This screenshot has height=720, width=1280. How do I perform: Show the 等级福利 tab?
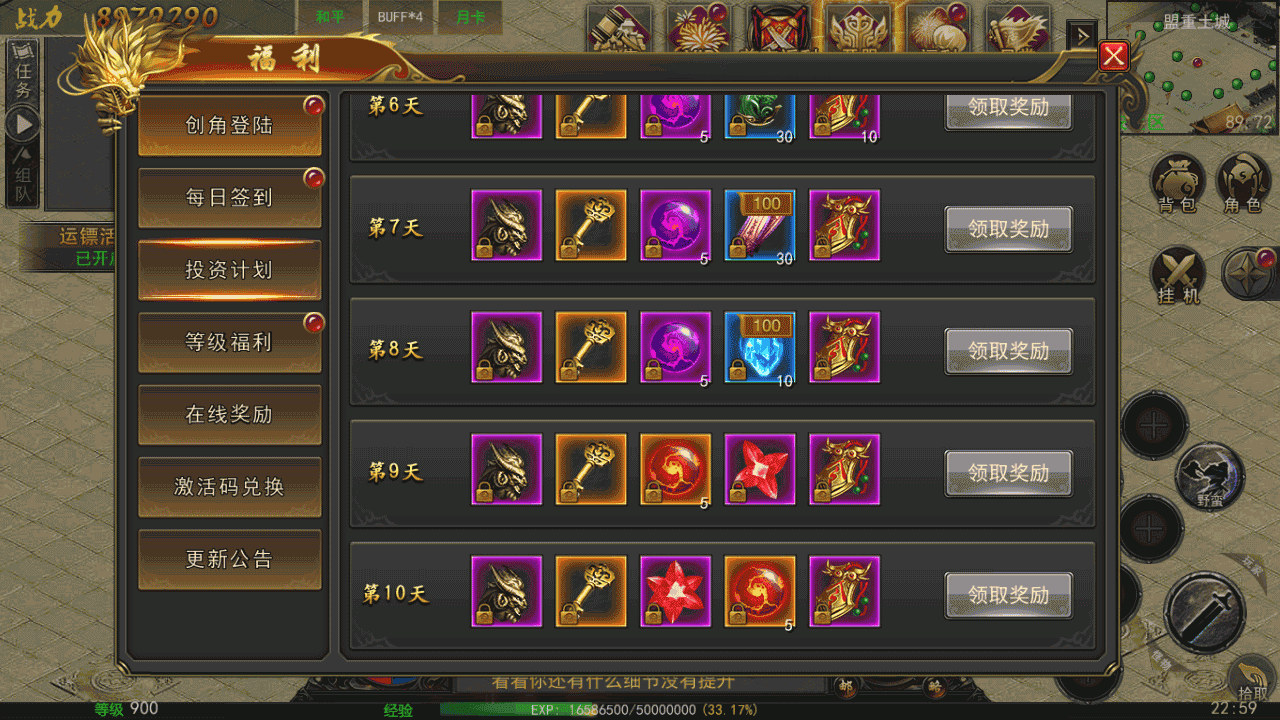229,342
